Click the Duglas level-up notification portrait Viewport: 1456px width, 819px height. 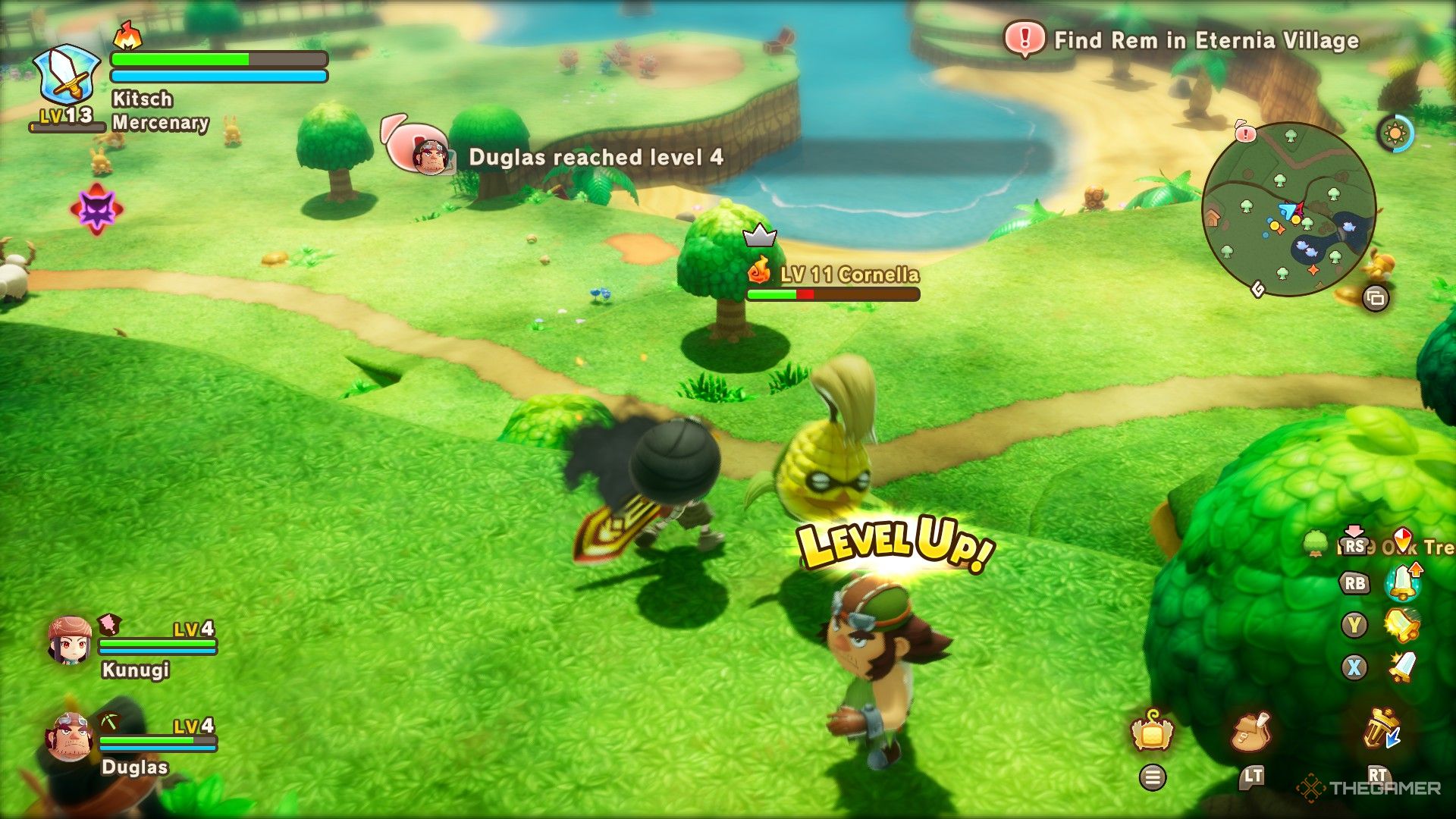click(x=429, y=156)
